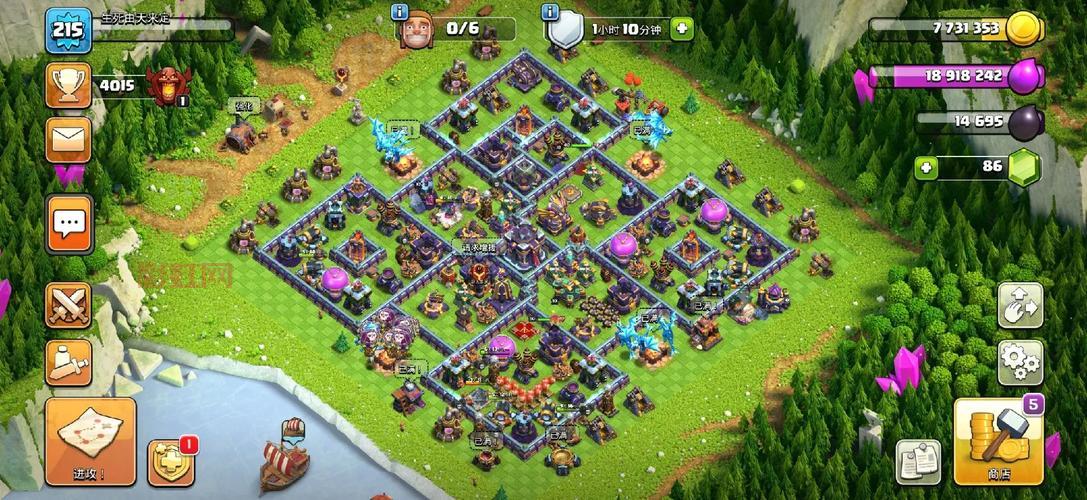
Task: Open the crossed swords war menu
Action: [x=68, y=304]
